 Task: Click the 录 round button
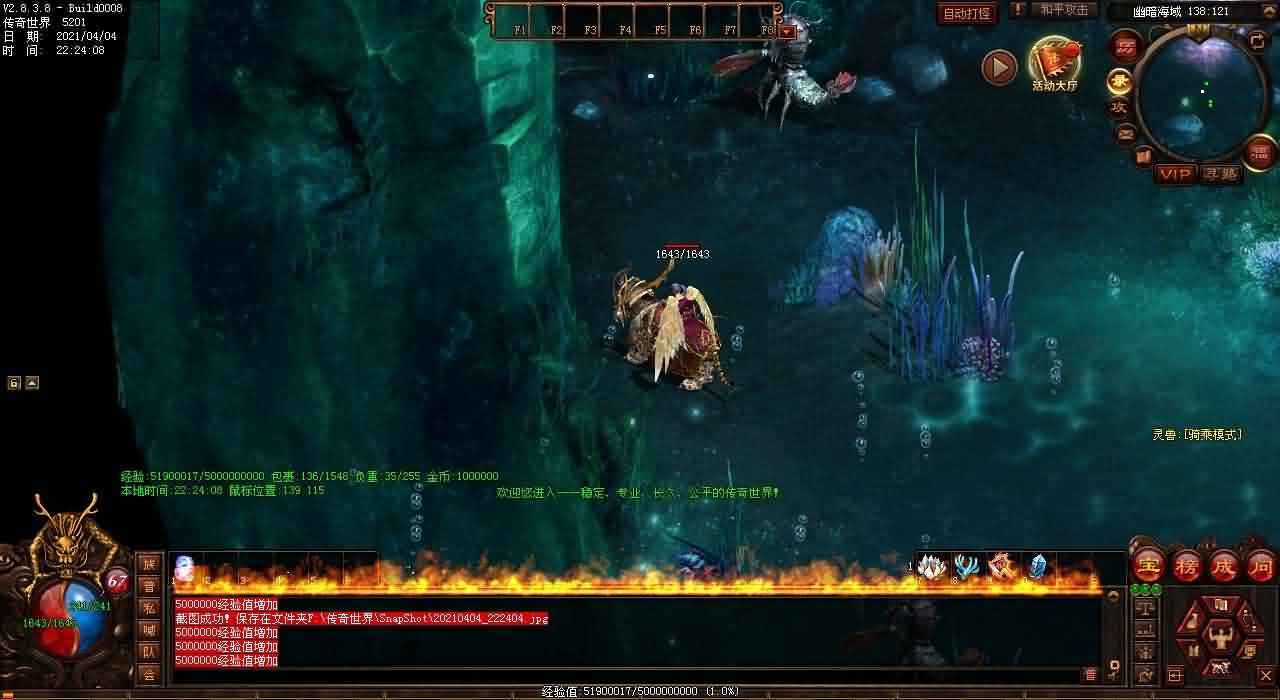click(x=1119, y=82)
